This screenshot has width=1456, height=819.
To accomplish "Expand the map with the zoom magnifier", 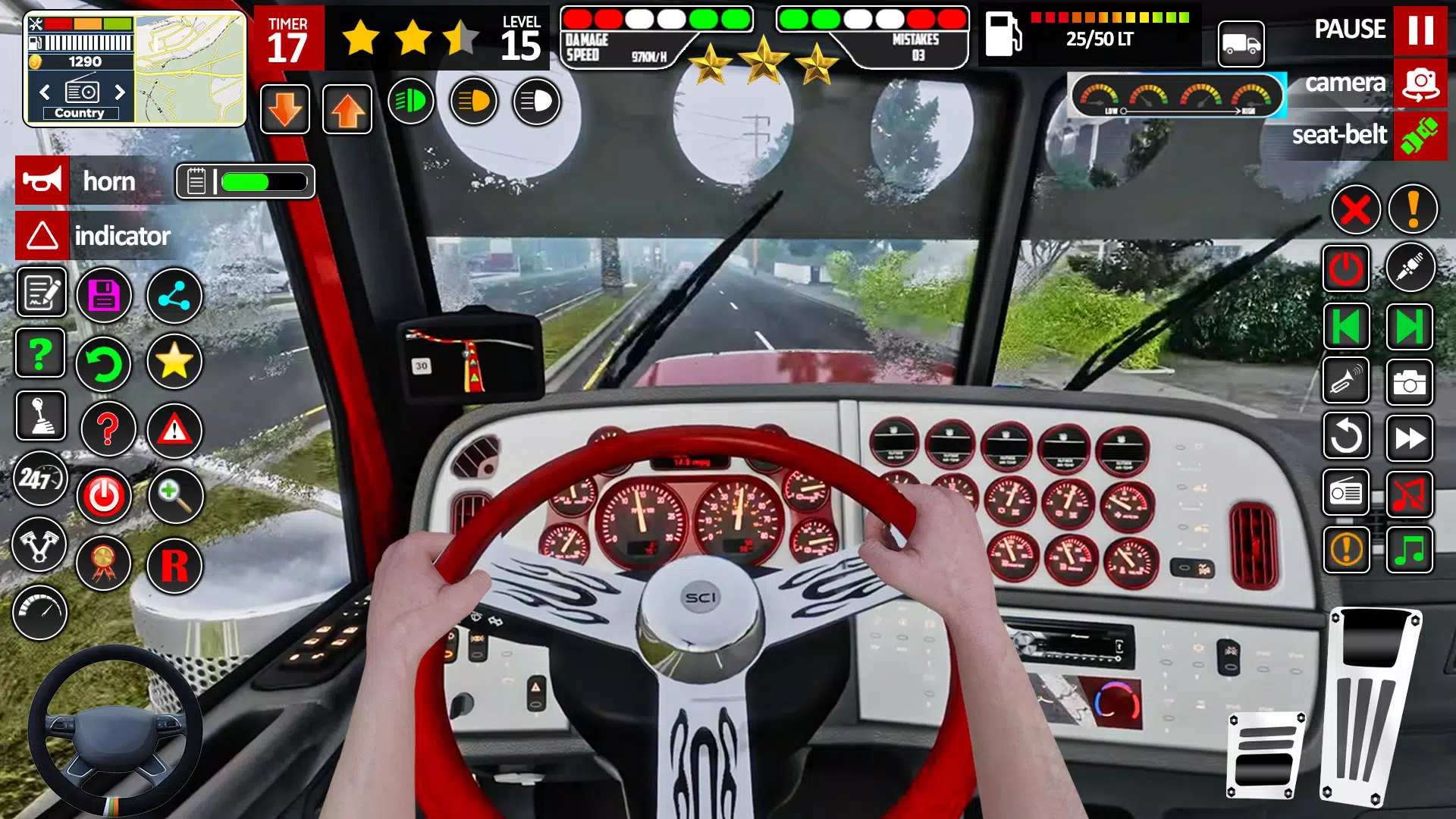I will tap(174, 497).
